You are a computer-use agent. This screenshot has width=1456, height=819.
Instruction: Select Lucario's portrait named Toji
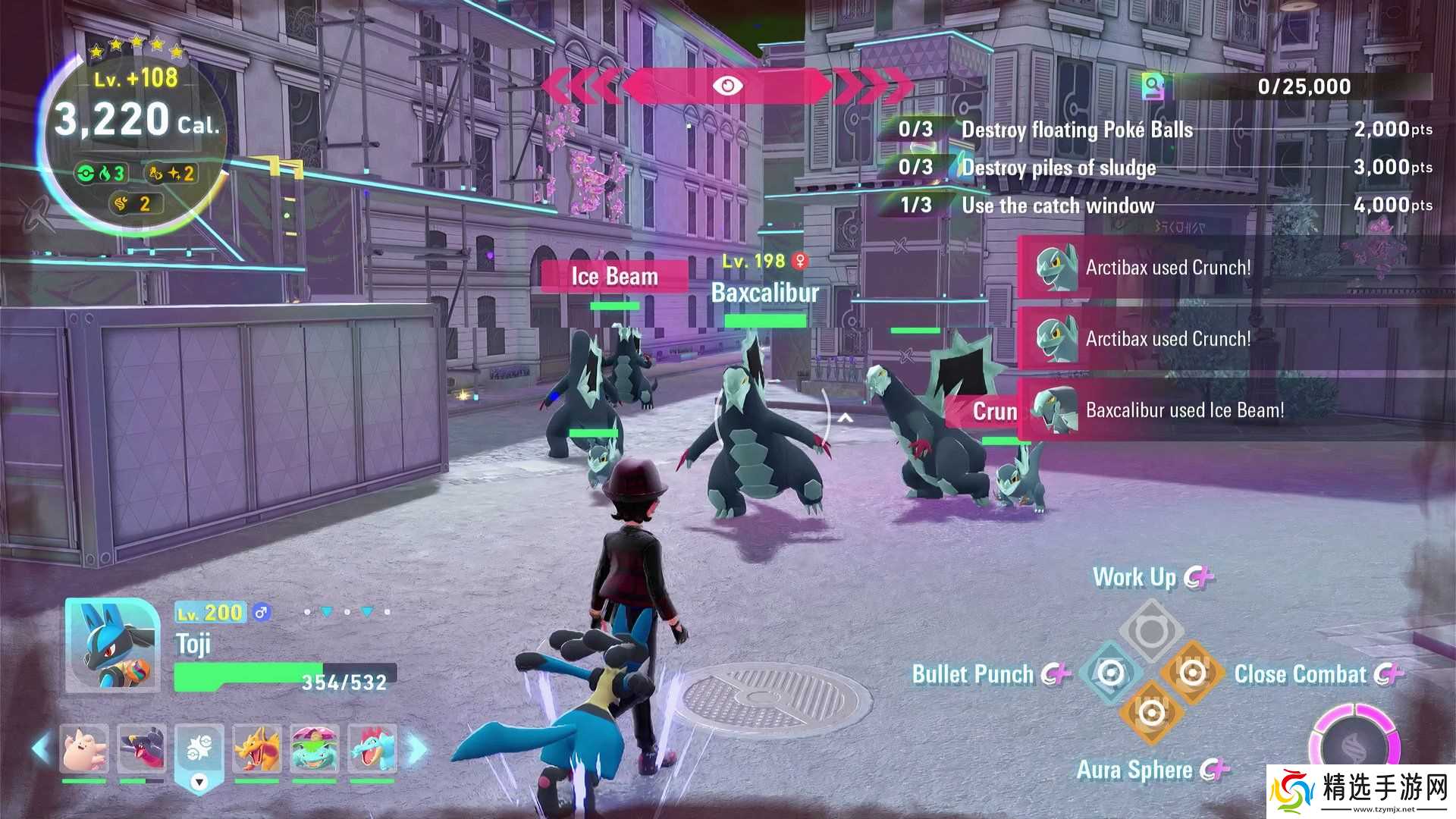click(111, 645)
